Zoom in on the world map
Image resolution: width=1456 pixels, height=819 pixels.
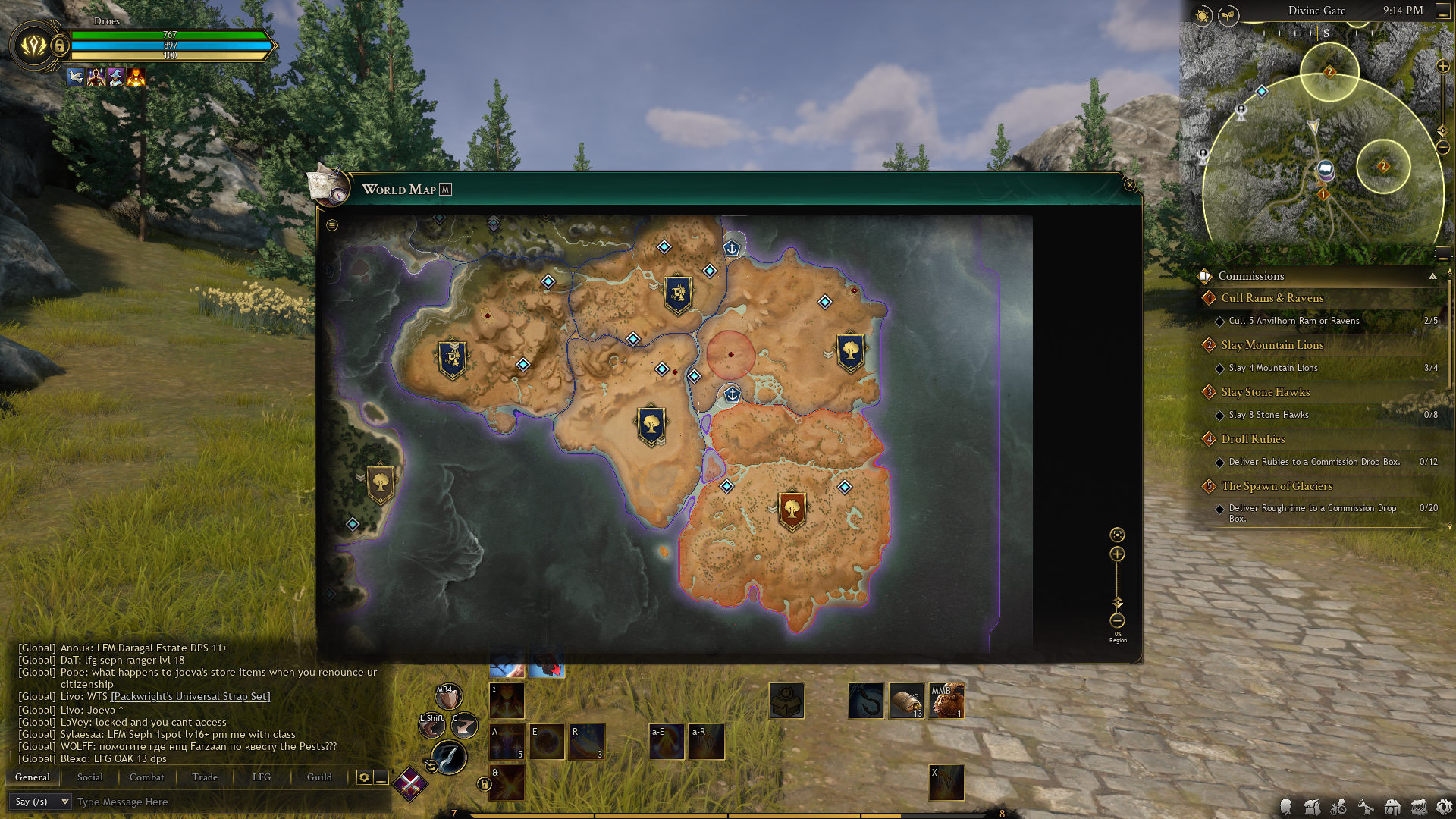pos(1117,554)
